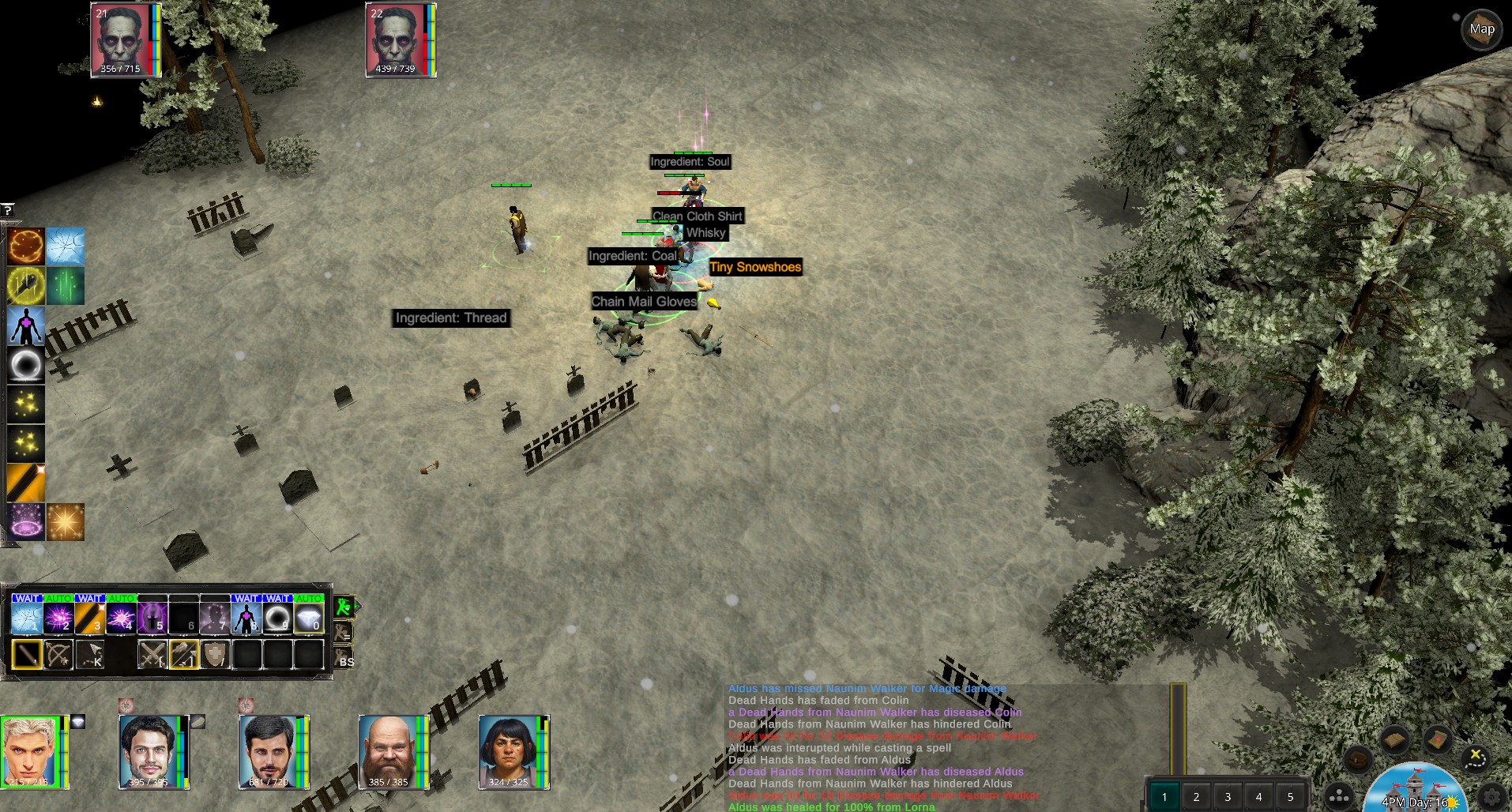Select the bow and arrow attack mode
Image resolution: width=1512 pixels, height=812 pixels.
click(x=58, y=655)
